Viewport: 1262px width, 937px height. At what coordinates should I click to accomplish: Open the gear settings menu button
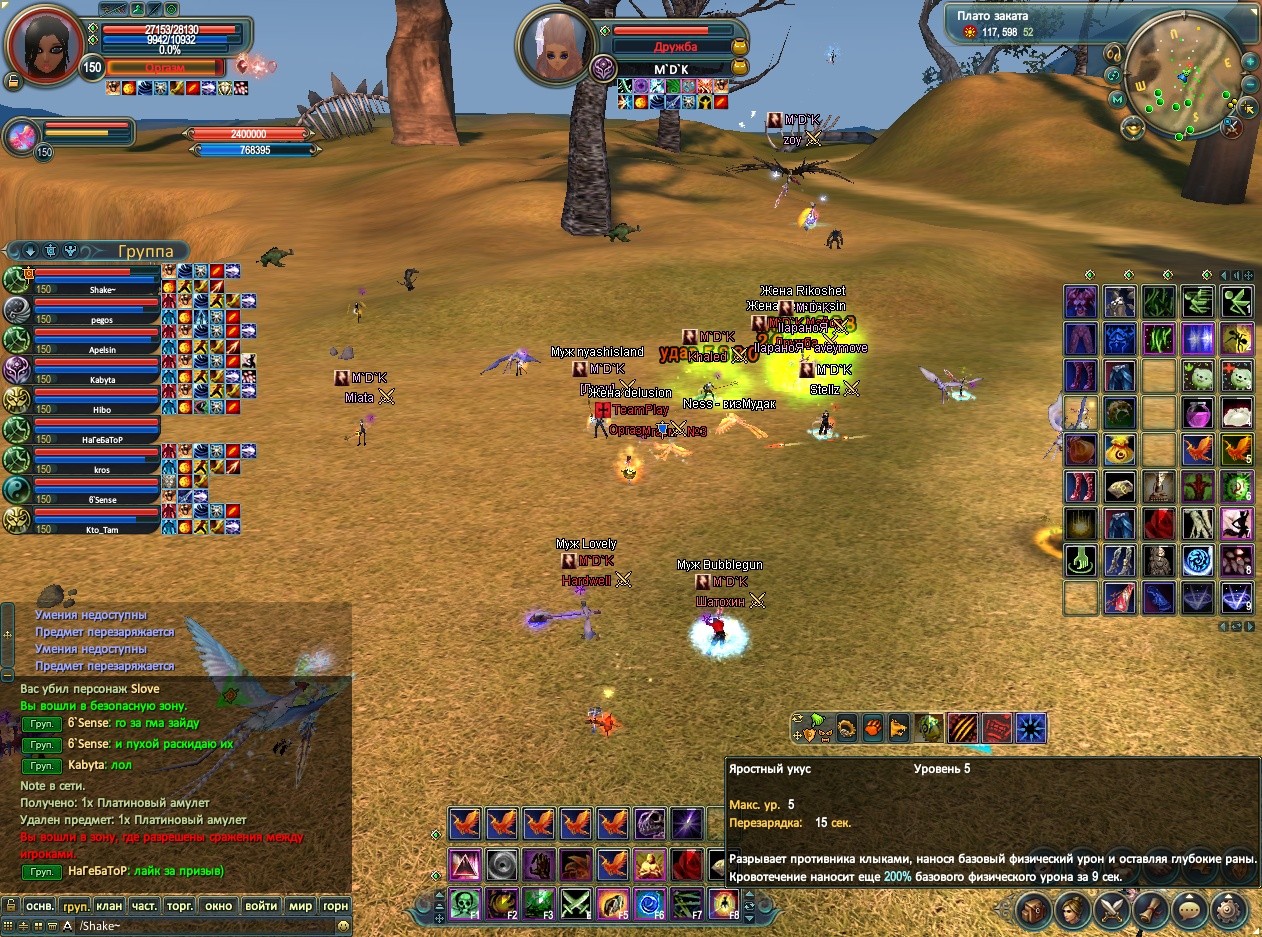pyautogui.click(x=1229, y=910)
